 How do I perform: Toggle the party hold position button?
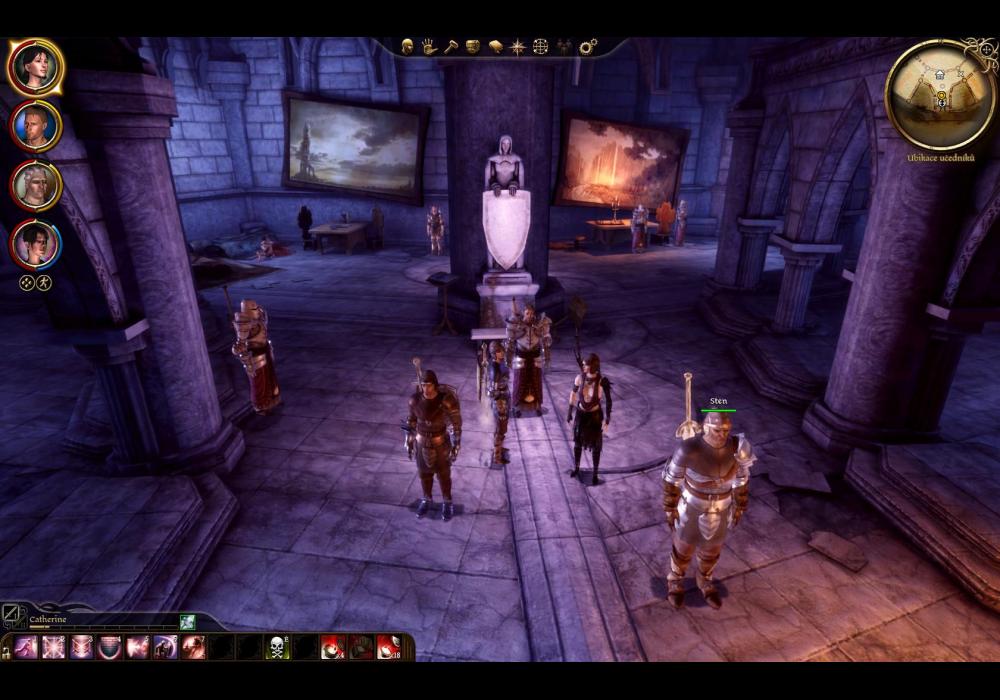44,282
